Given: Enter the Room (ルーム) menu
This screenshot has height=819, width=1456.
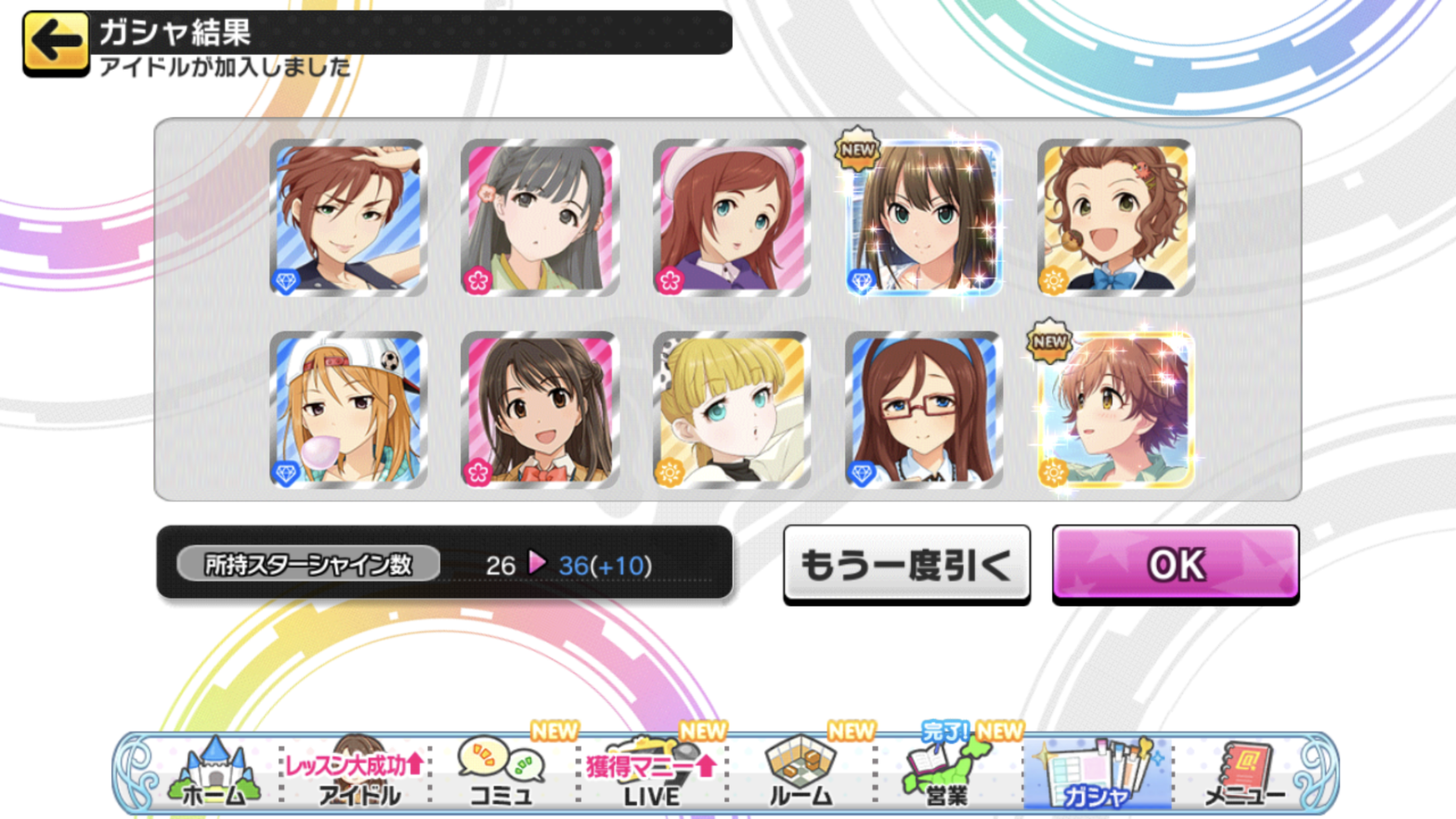Looking at the screenshot, I should point(801,773).
